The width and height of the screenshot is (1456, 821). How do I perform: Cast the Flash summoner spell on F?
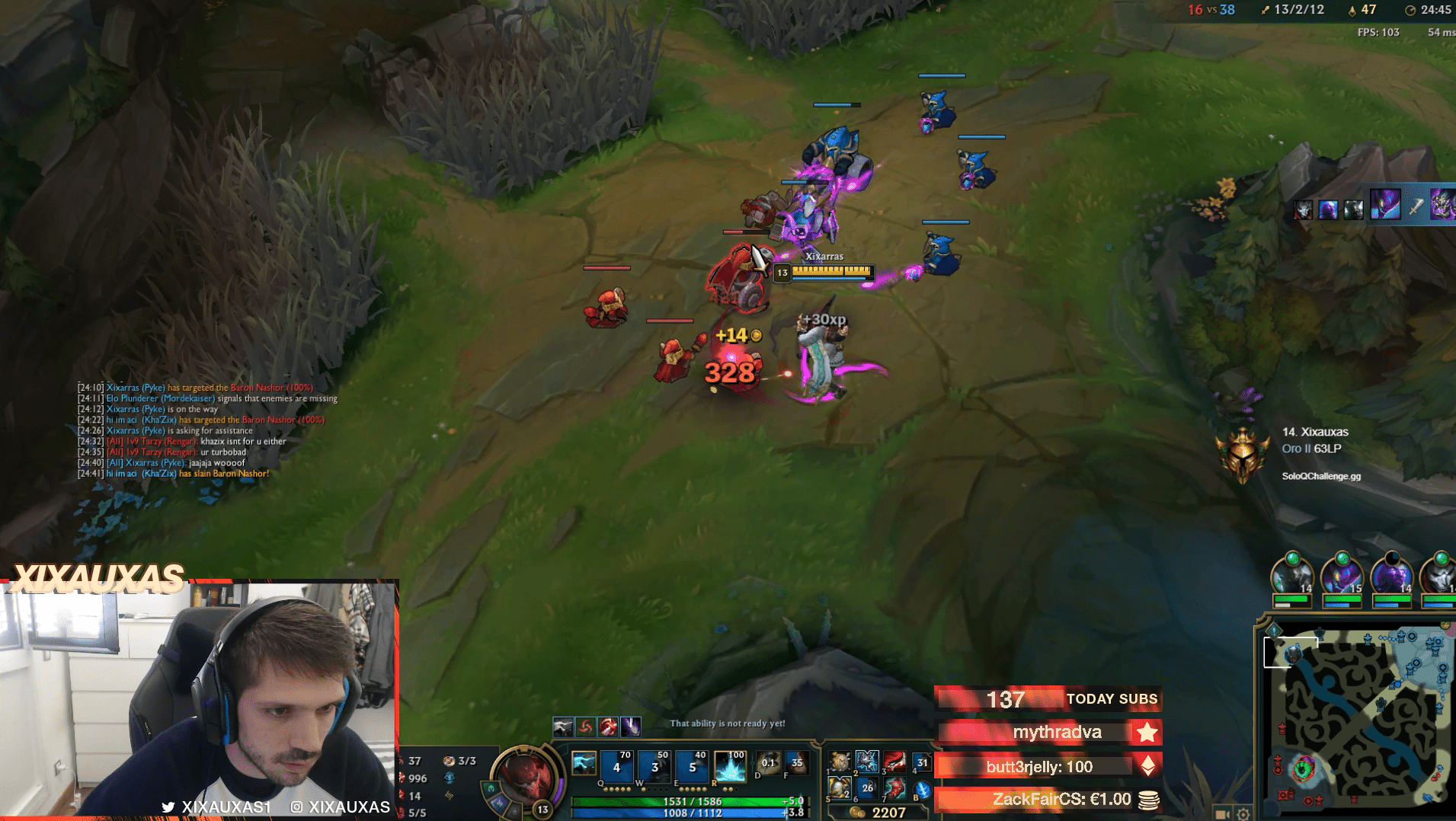click(795, 764)
